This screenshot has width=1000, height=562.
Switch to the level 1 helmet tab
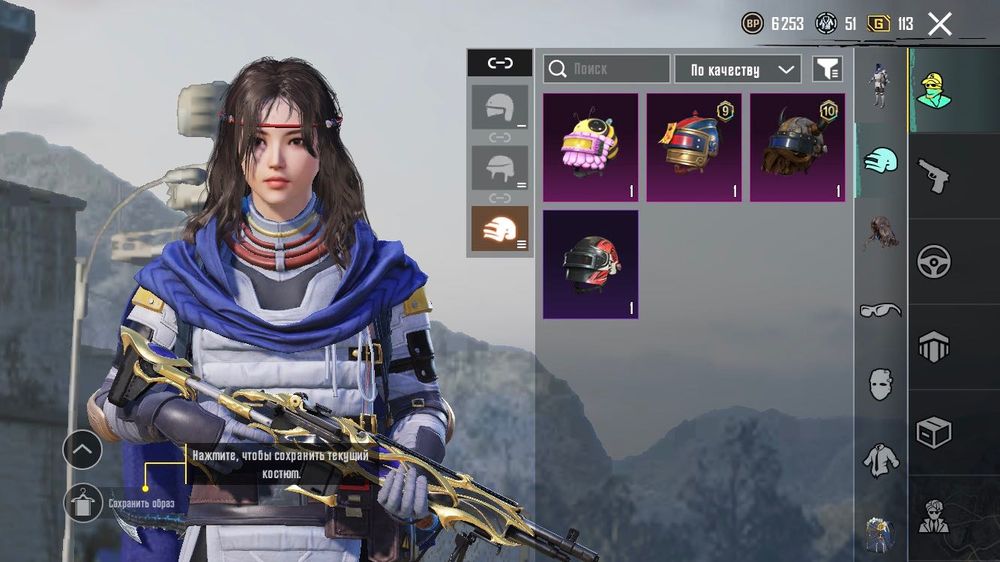tap(500, 107)
